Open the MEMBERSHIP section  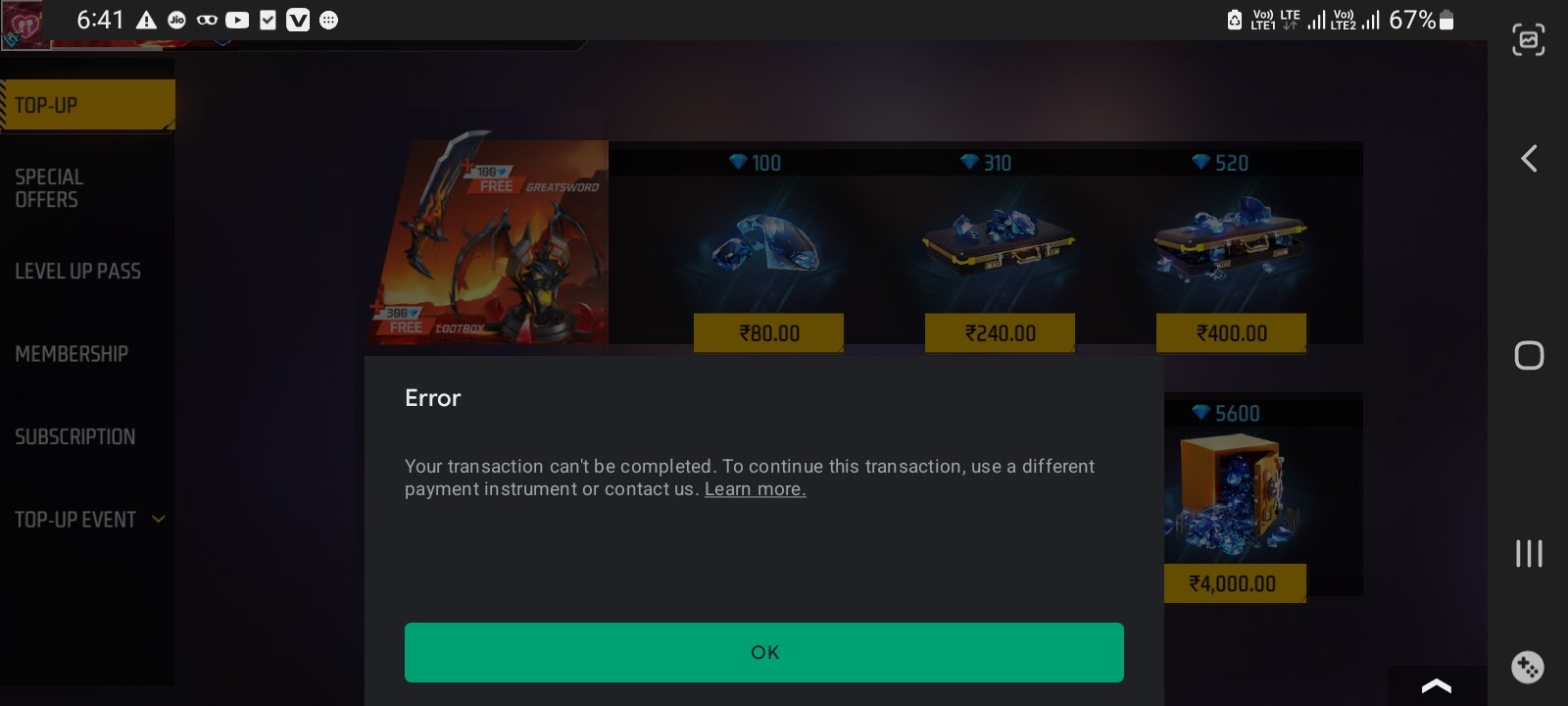[x=72, y=354]
